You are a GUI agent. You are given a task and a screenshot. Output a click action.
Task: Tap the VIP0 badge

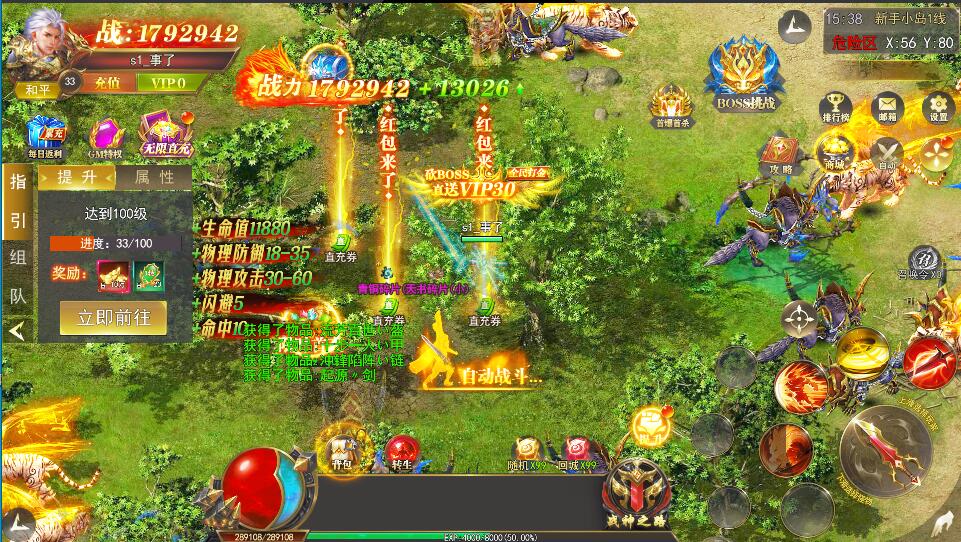pyautogui.click(x=166, y=82)
